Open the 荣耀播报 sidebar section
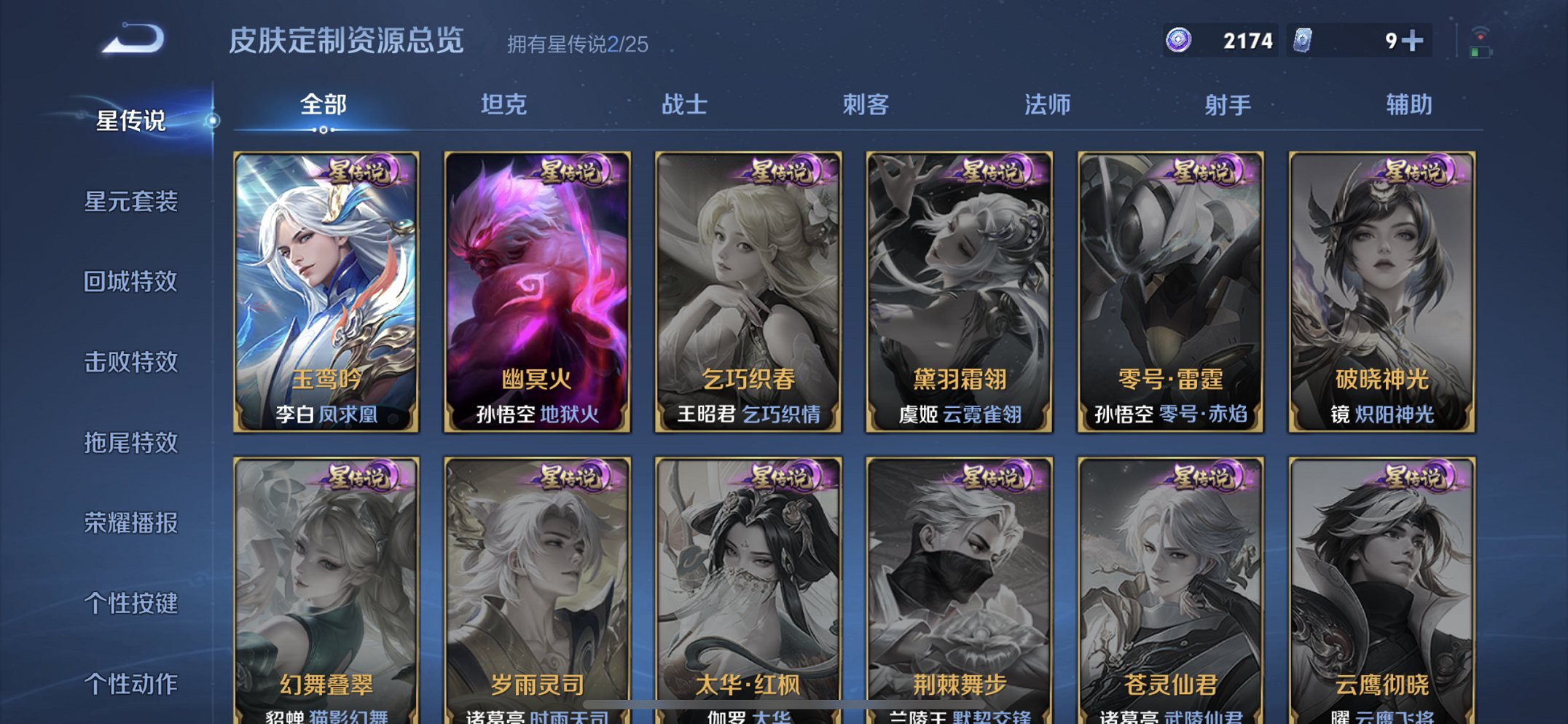Viewport: 1568px width, 724px height. coord(132,522)
